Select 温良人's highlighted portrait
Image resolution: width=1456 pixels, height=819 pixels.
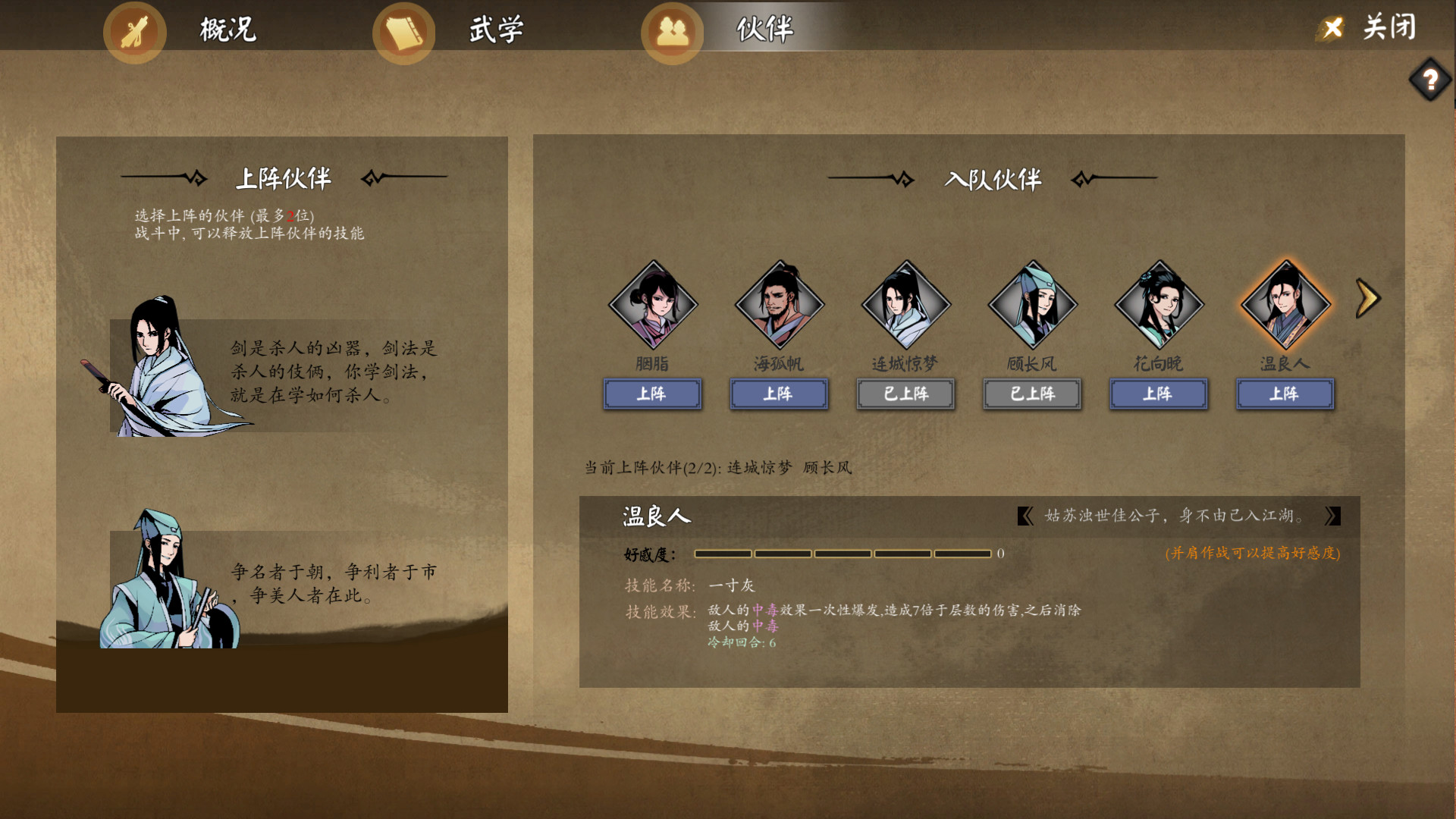pos(1285,306)
